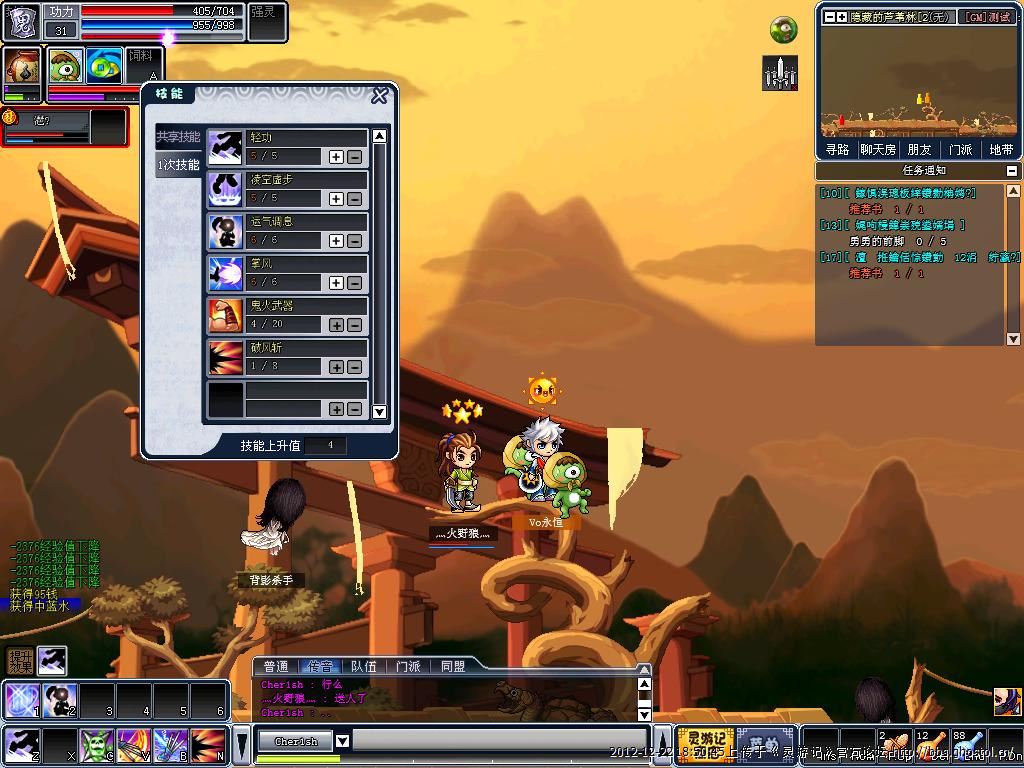
Task: Add a point to 鬼火武器 skill
Action: pyautogui.click(x=336, y=325)
